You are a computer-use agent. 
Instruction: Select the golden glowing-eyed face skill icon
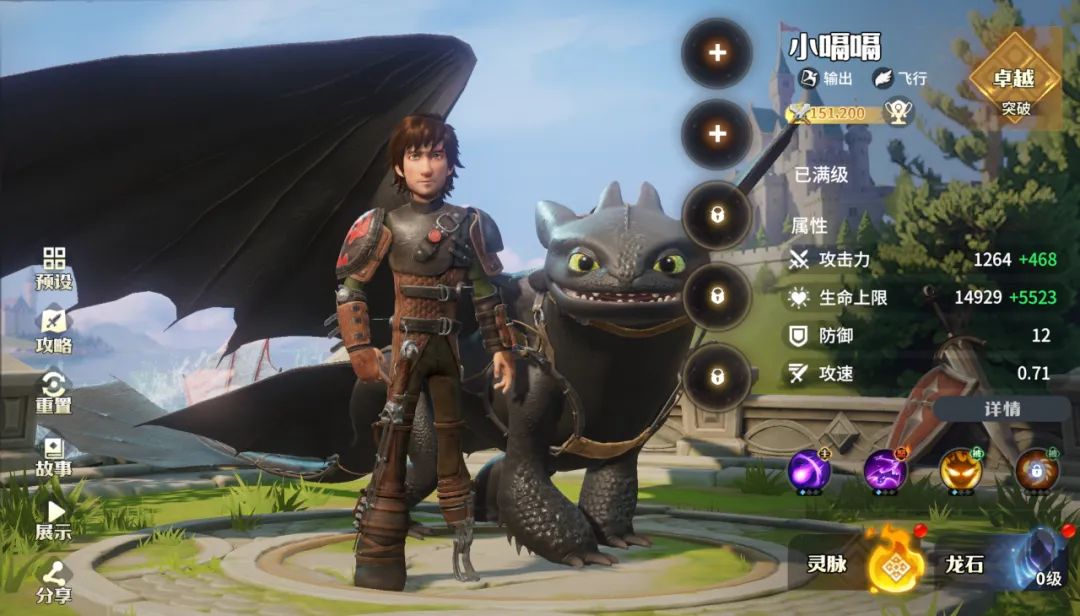(x=961, y=470)
